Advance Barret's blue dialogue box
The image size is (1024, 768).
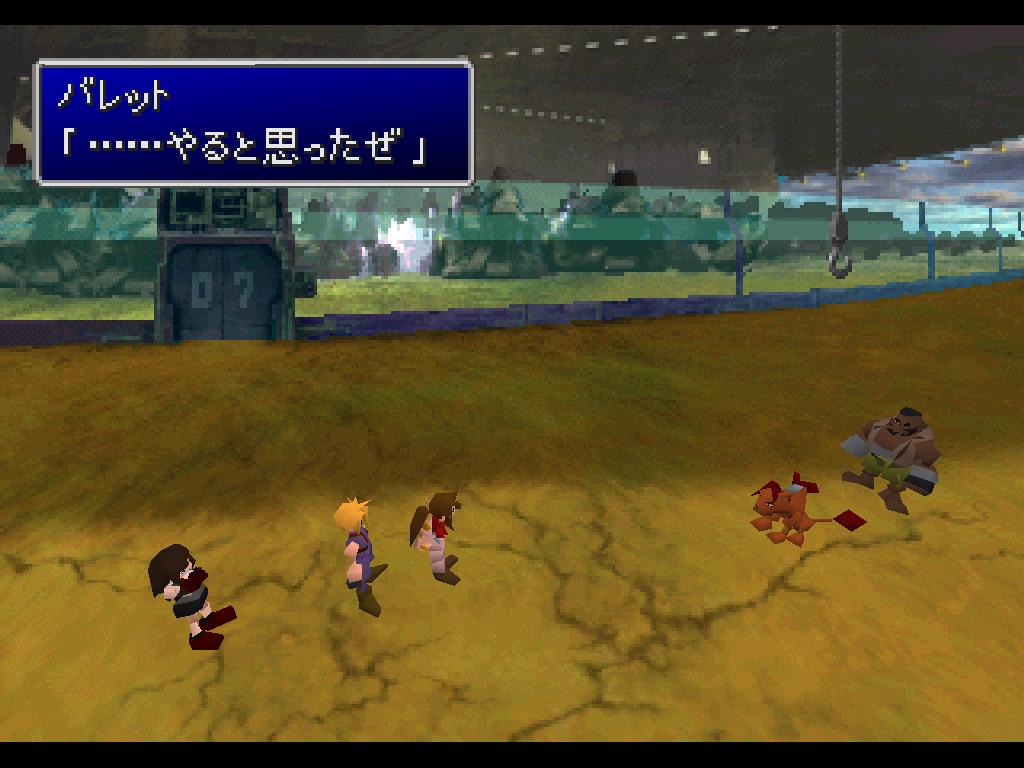[254, 123]
